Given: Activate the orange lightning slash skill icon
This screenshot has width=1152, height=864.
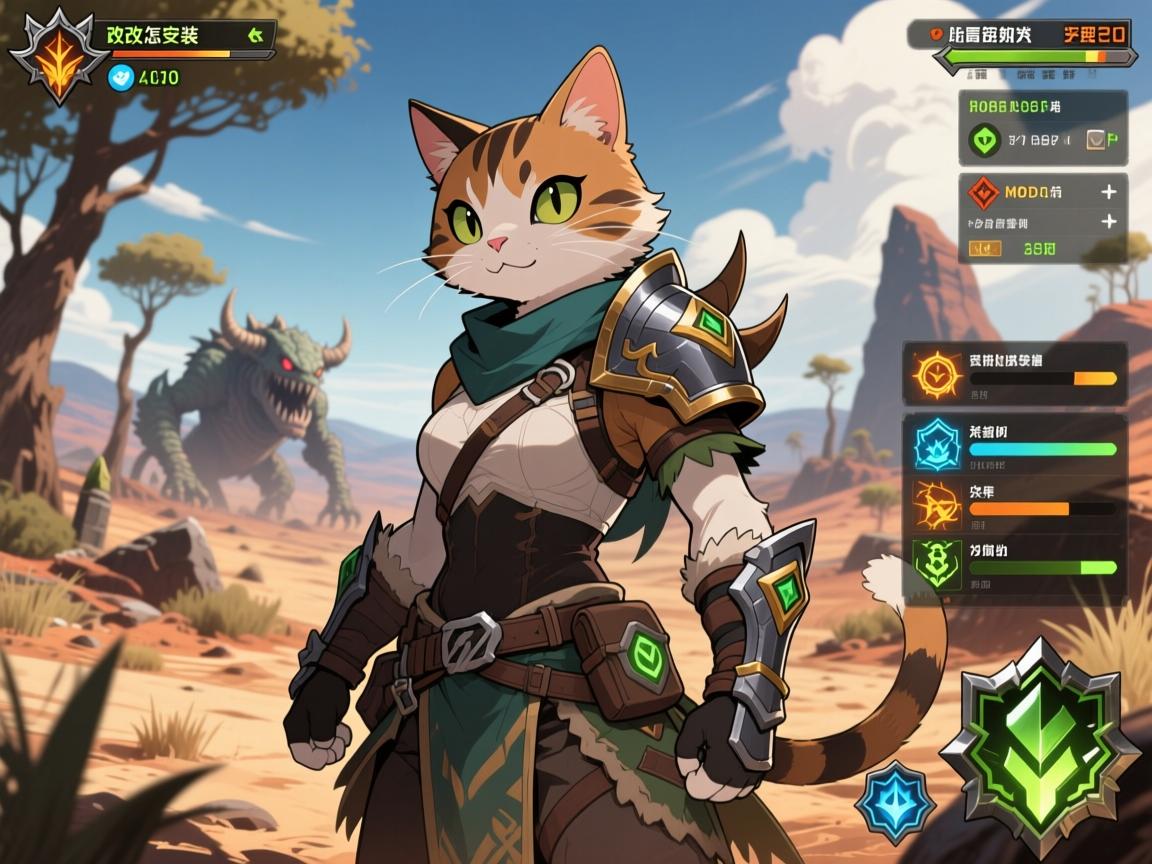Looking at the screenshot, I should pyautogui.click(x=937, y=504).
